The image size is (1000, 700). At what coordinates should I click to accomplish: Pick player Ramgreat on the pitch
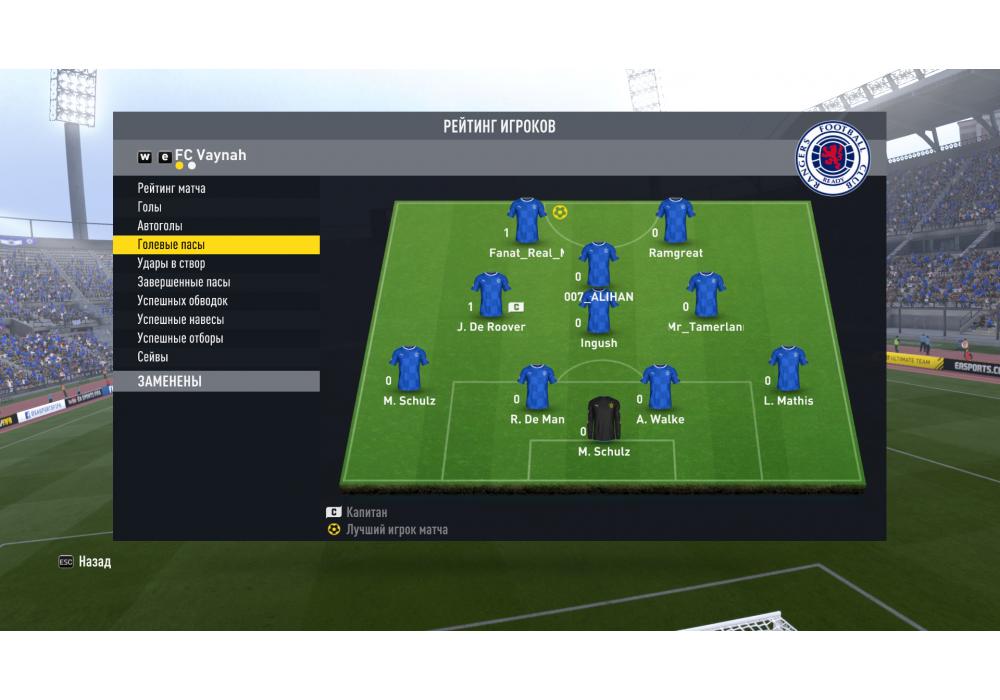(x=675, y=220)
